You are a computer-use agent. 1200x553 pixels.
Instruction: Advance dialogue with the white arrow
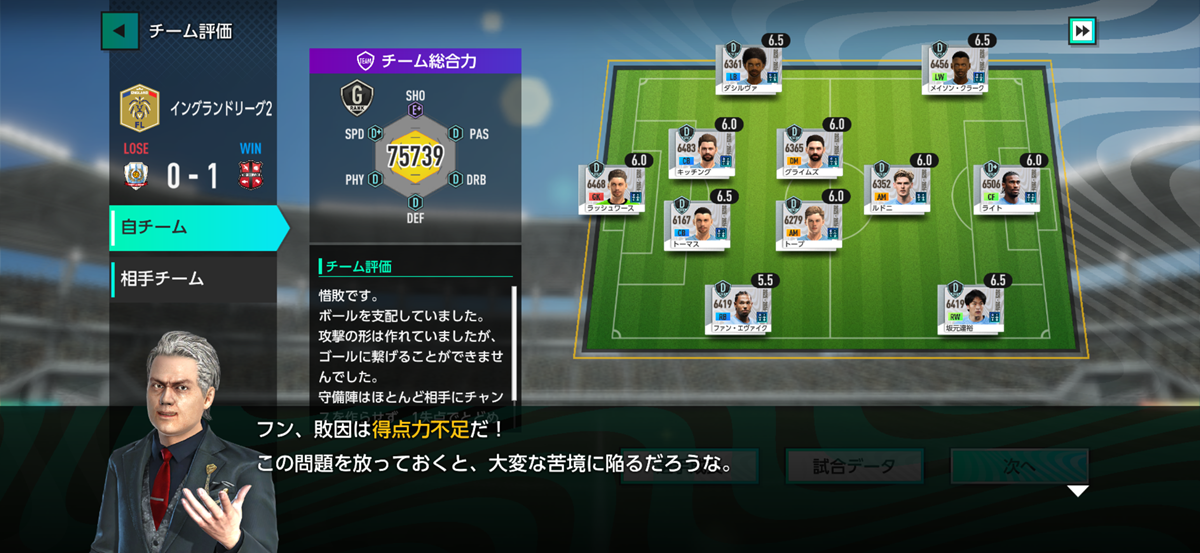(1077, 491)
